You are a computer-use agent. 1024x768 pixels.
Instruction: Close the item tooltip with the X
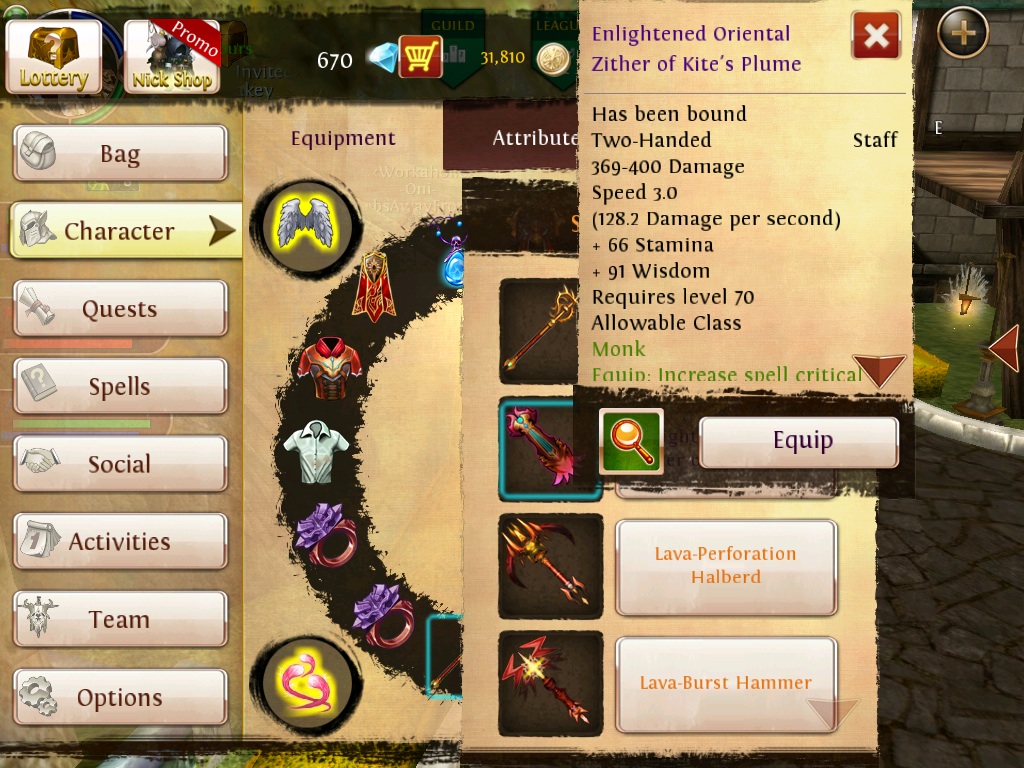click(x=876, y=37)
